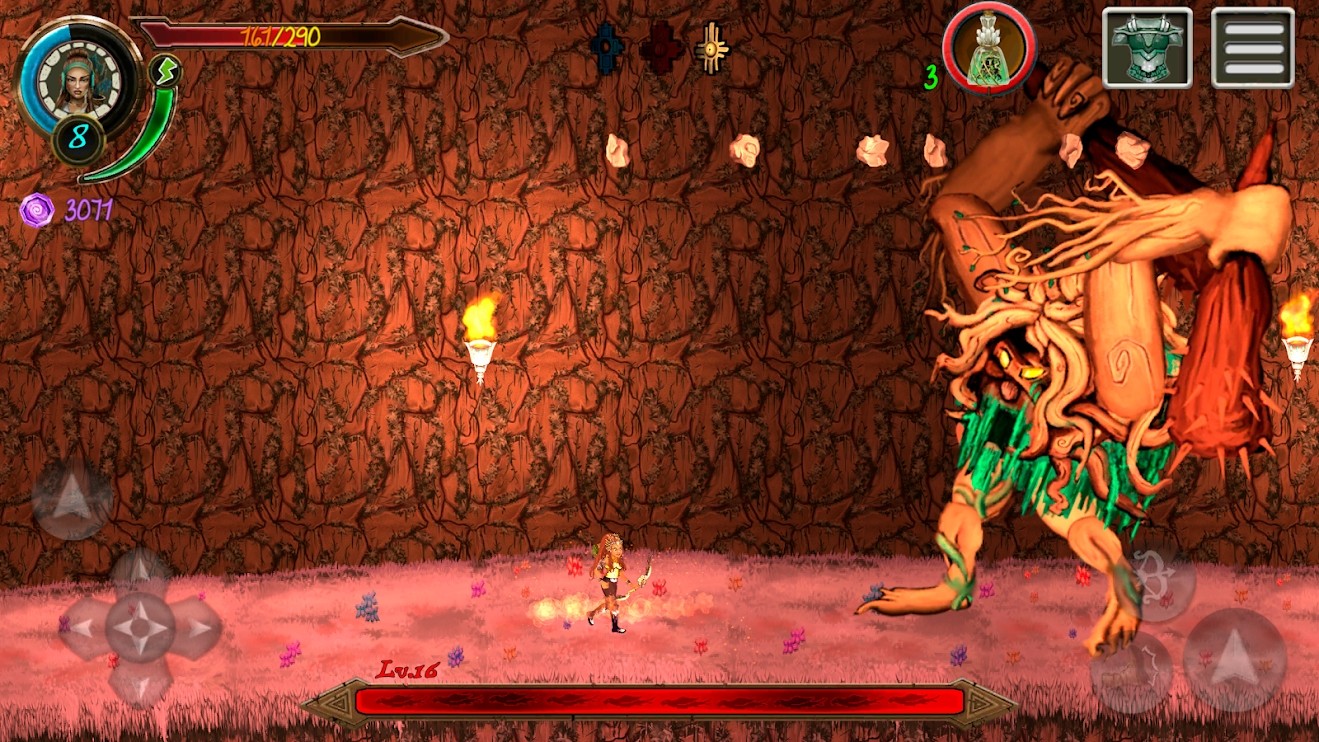
Task: Tap the heroine portrait icon
Action: tap(75, 78)
